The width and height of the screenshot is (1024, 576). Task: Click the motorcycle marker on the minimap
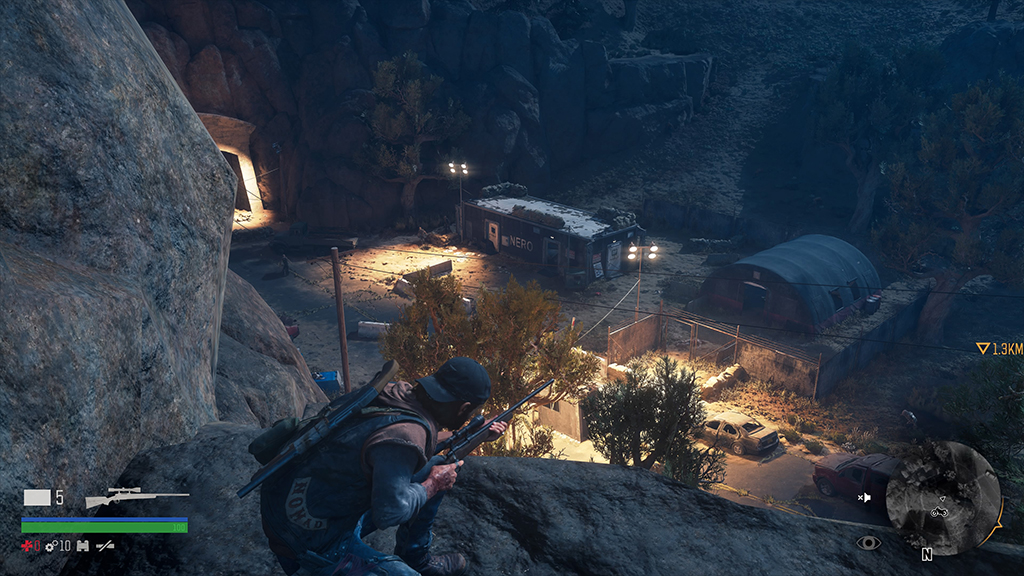[x=940, y=511]
